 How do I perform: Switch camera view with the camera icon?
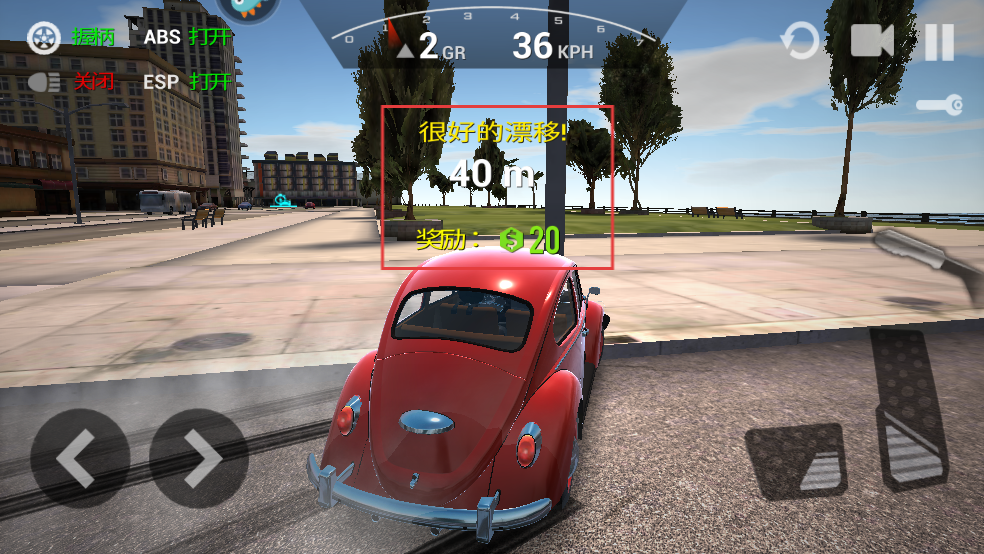click(871, 41)
